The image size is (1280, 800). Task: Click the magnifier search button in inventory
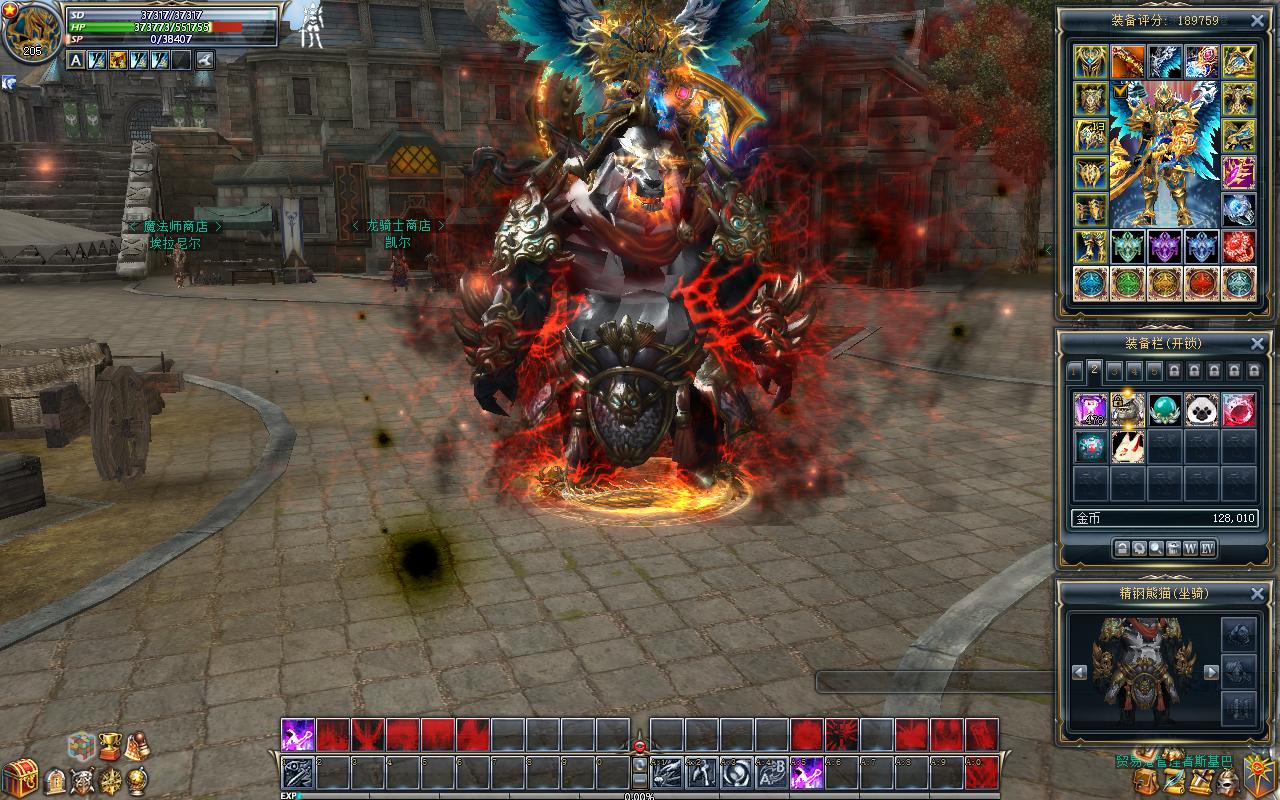click(x=1156, y=548)
